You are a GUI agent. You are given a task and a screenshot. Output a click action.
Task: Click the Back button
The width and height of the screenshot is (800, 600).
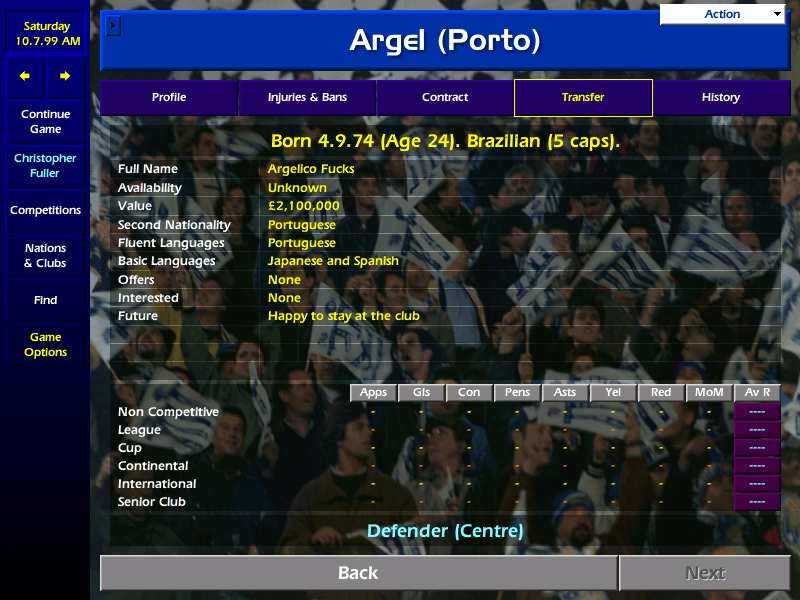pyautogui.click(x=358, y=573)
